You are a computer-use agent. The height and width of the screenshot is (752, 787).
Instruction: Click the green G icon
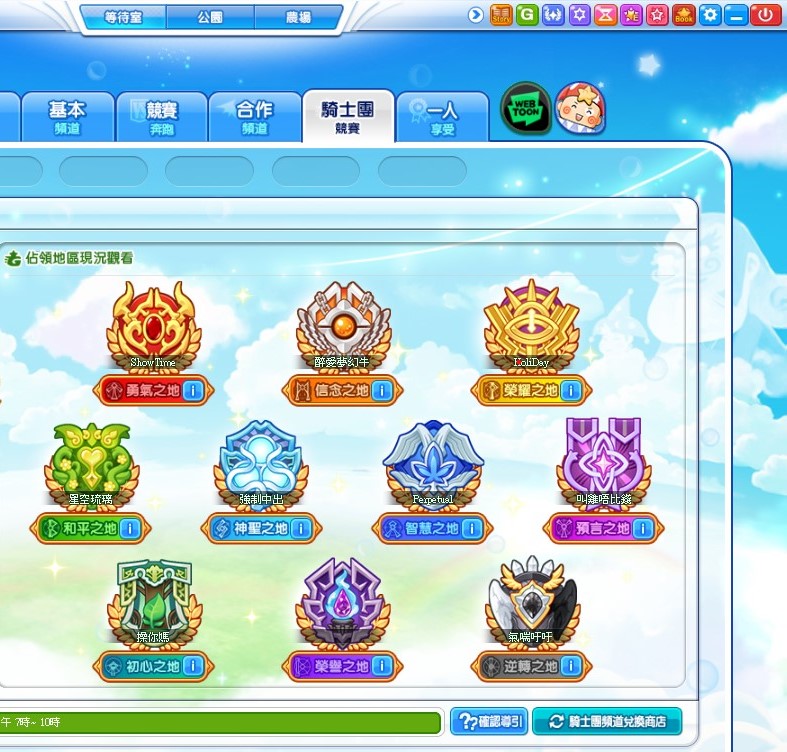coord(526,15)
